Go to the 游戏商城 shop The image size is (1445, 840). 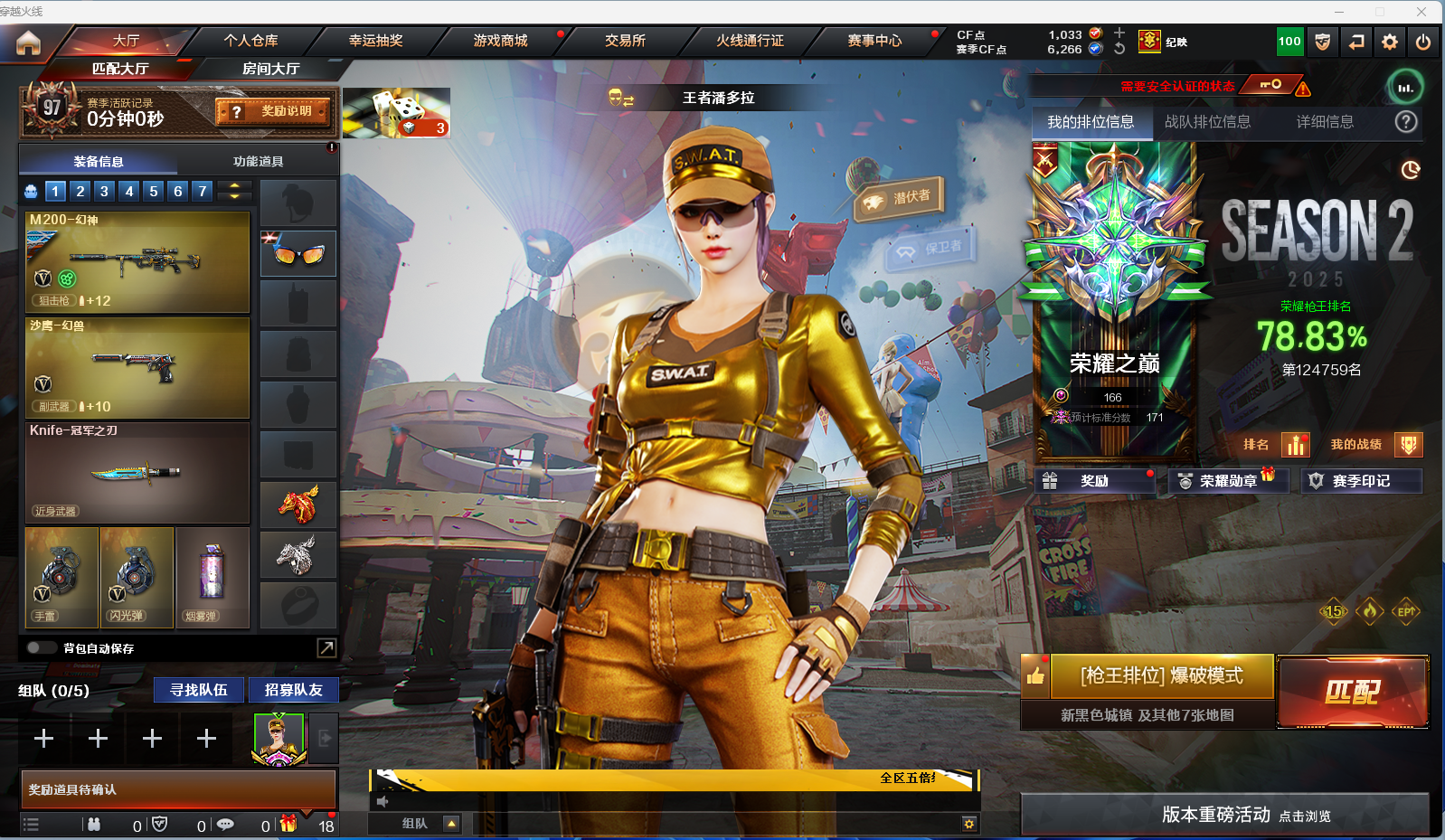coord(500,41)
